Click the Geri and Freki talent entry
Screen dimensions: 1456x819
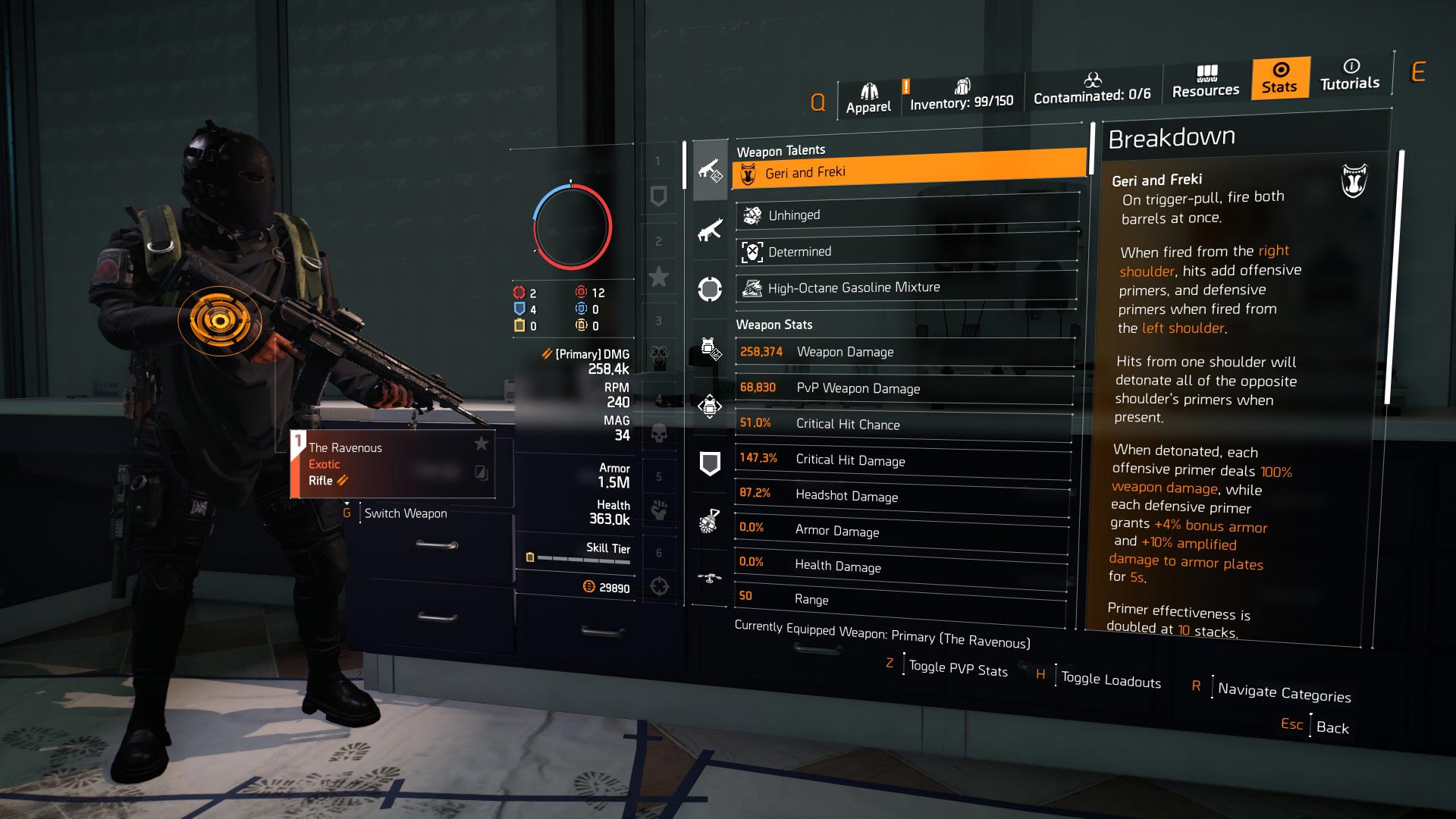point(906,172)
